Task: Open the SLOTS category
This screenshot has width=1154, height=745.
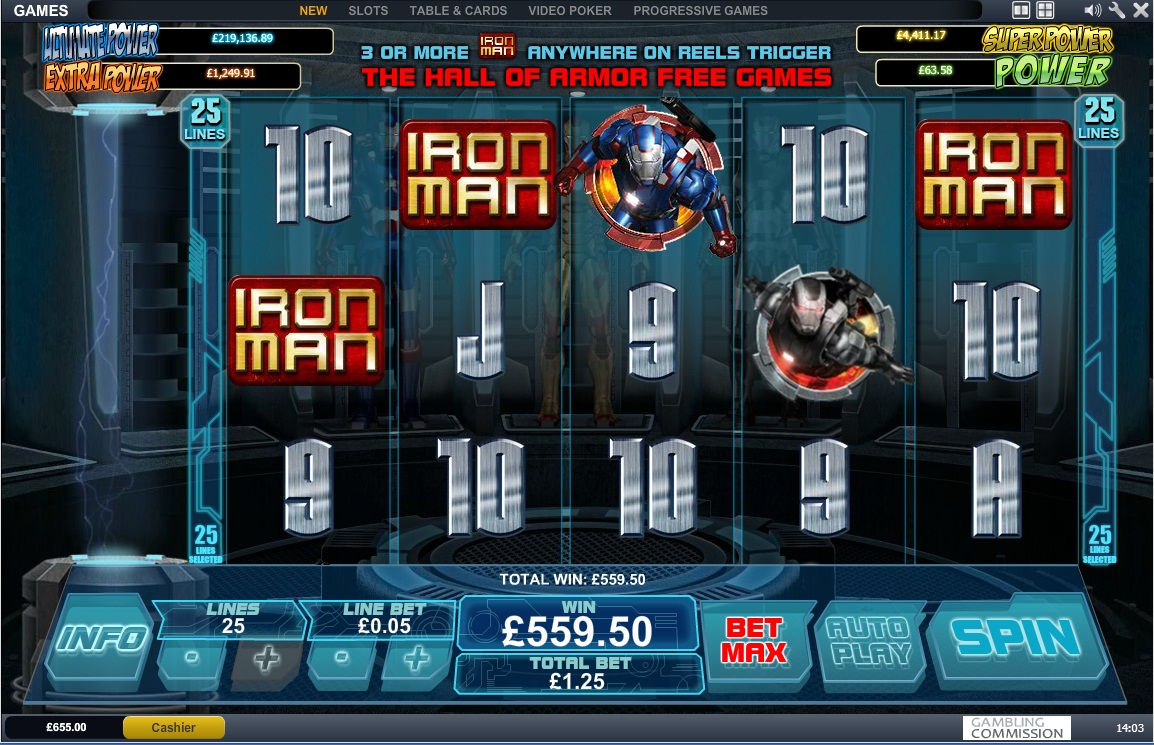Action: [x=368, y=11]
